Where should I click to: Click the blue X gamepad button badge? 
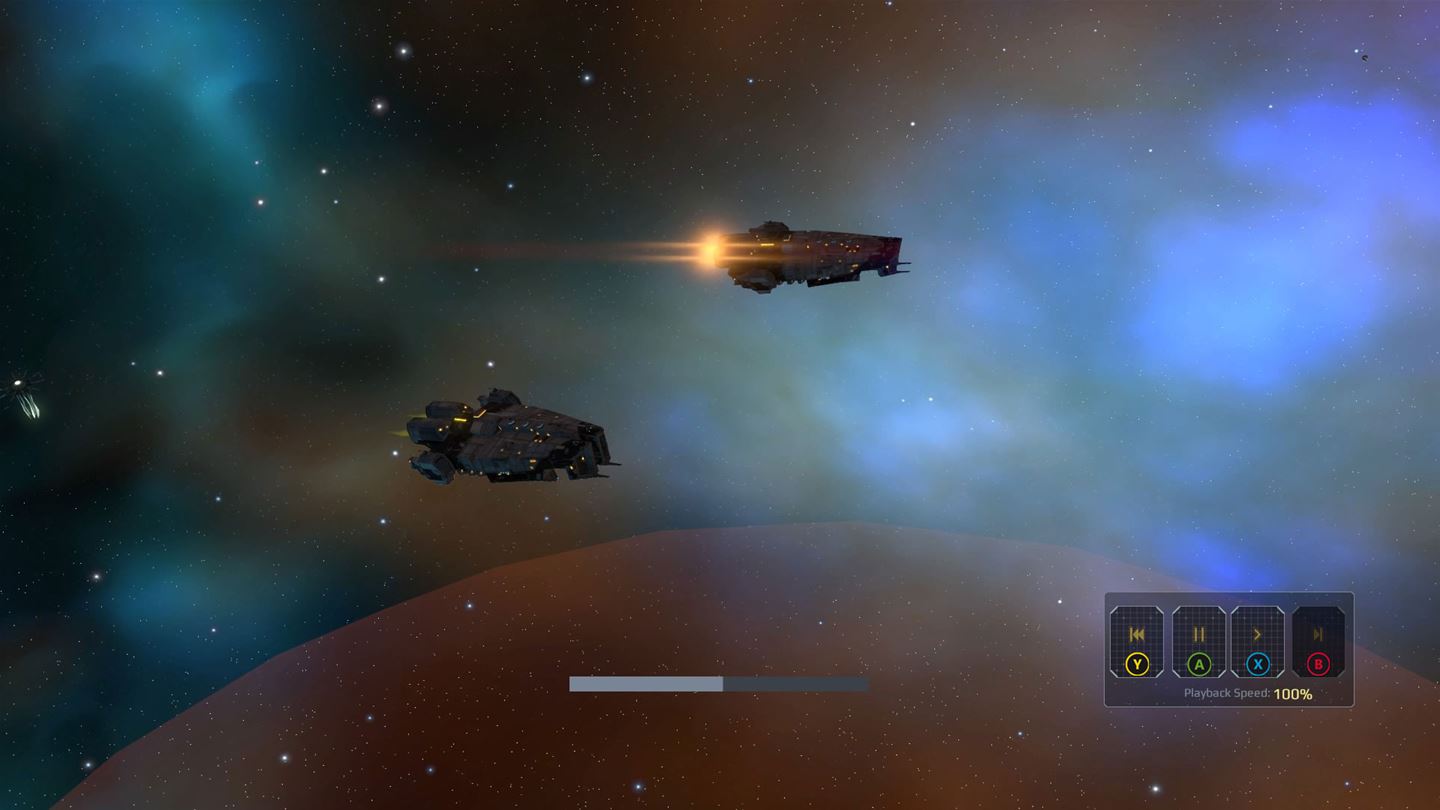tap(1258, 664)
